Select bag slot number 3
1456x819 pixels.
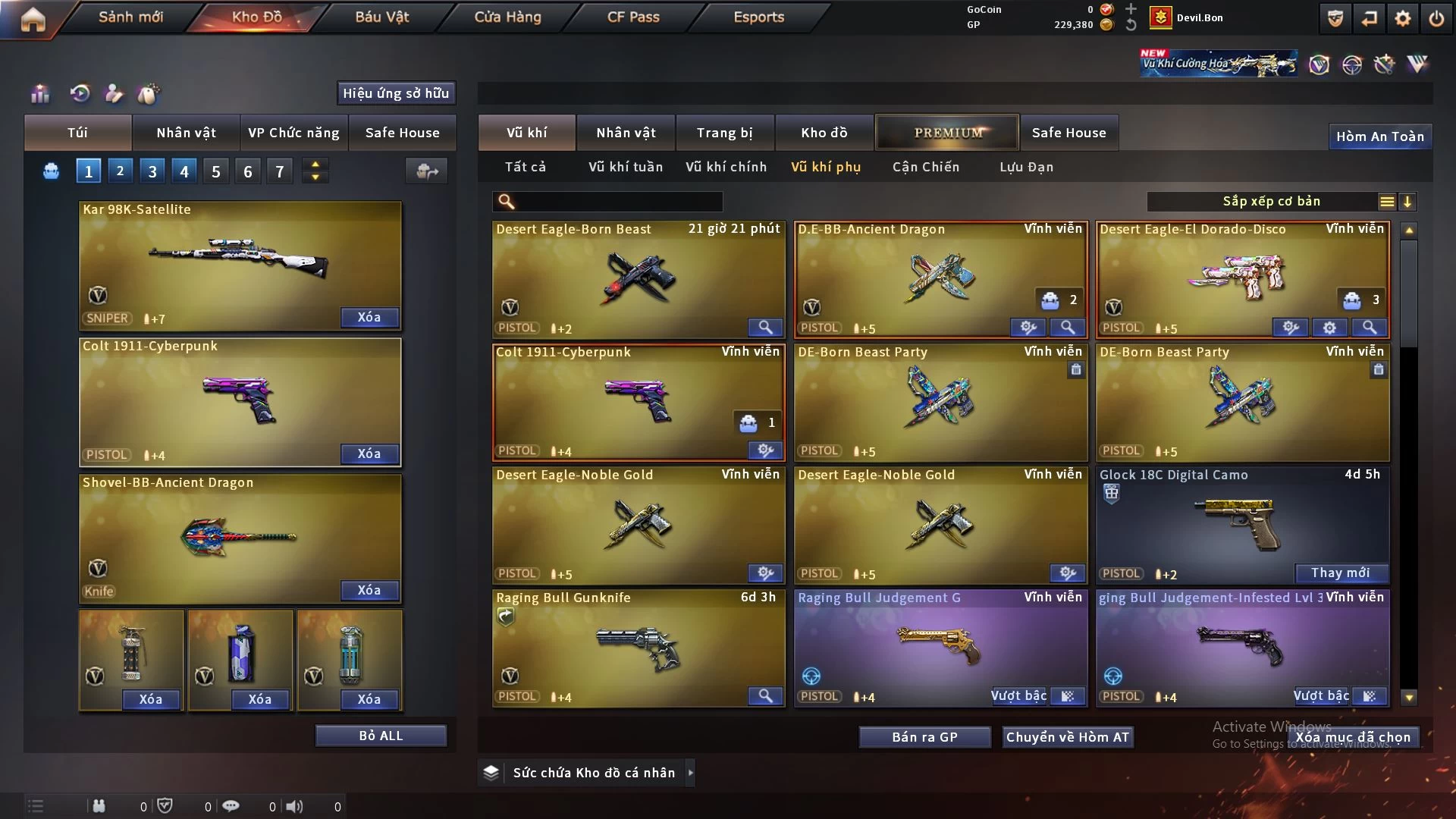click(x=152, y=171)
